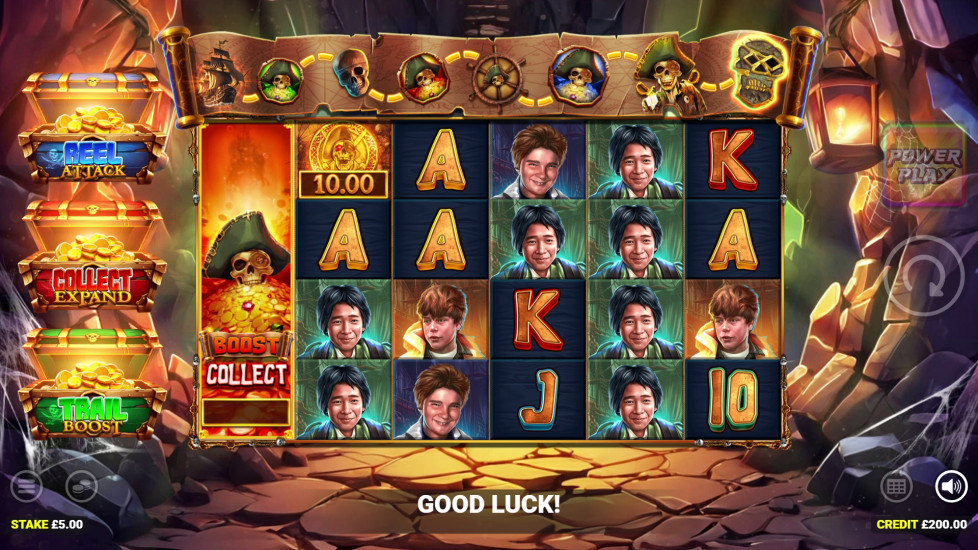This screenshot has width=978, height=550.
Task: Activate the Power Play button
Action: point(923,163)
